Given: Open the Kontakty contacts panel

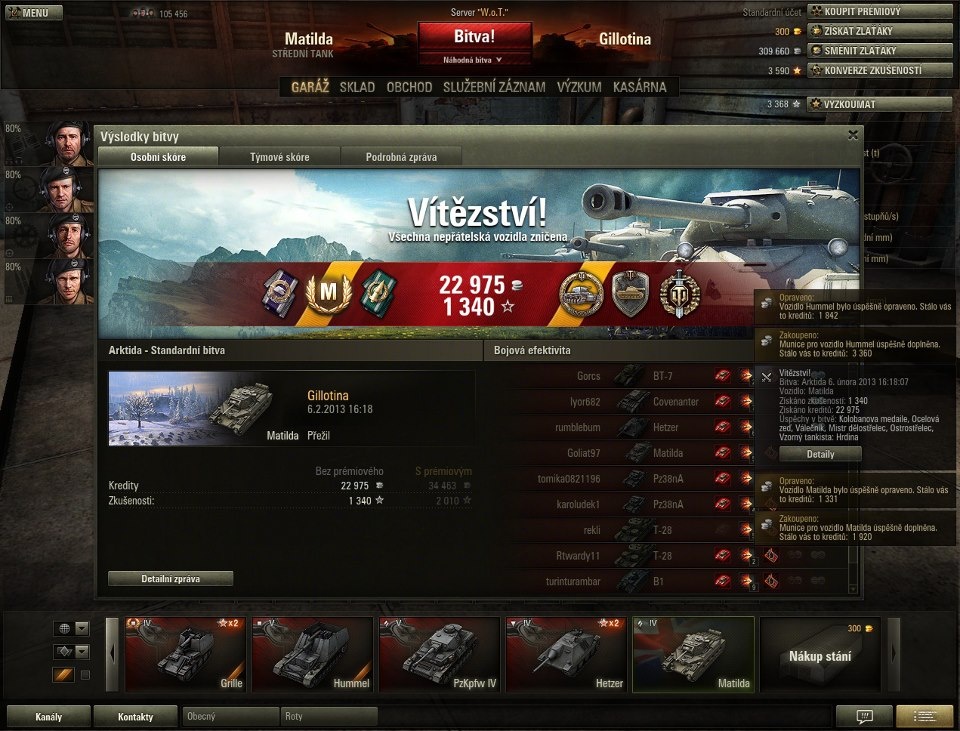Looking at the screenshot, I should pos(135,716).
